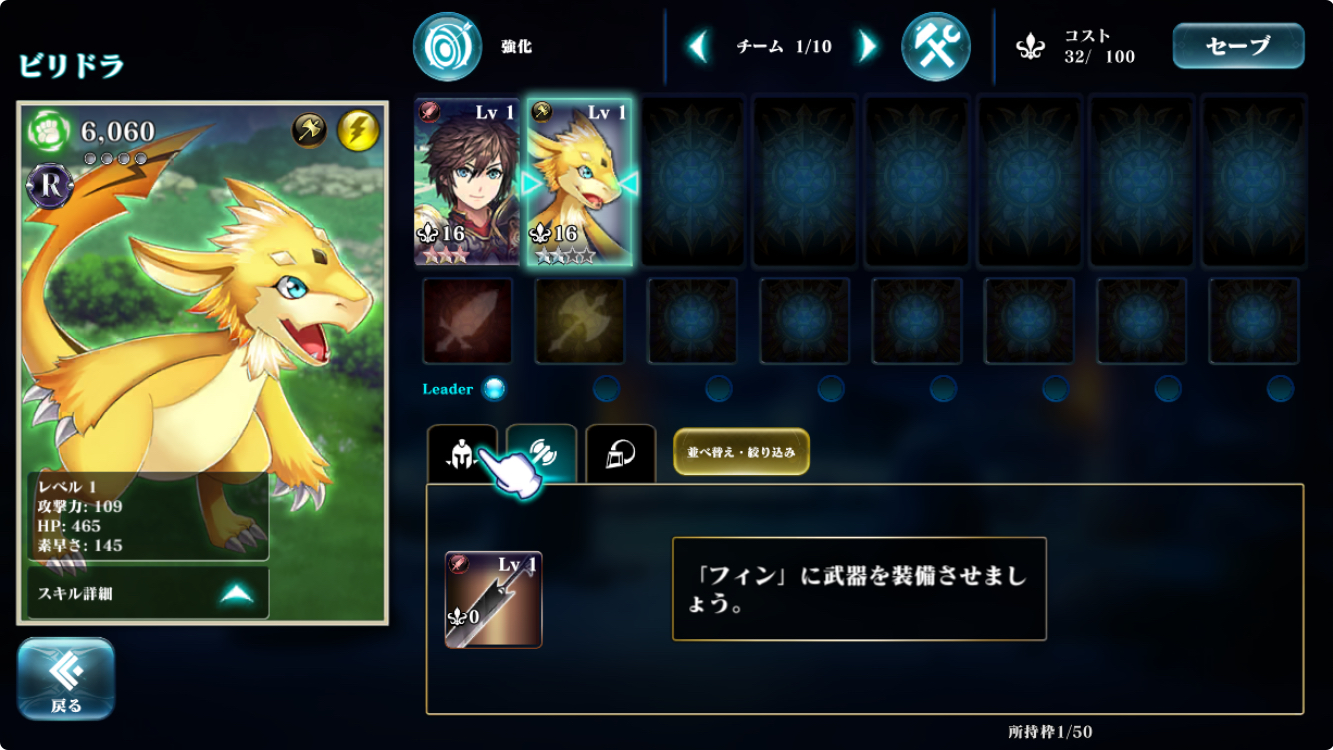This screenshot has height=750, width=1333.
Task: Select the yellow dragon team card
Action: coord(579,182)
